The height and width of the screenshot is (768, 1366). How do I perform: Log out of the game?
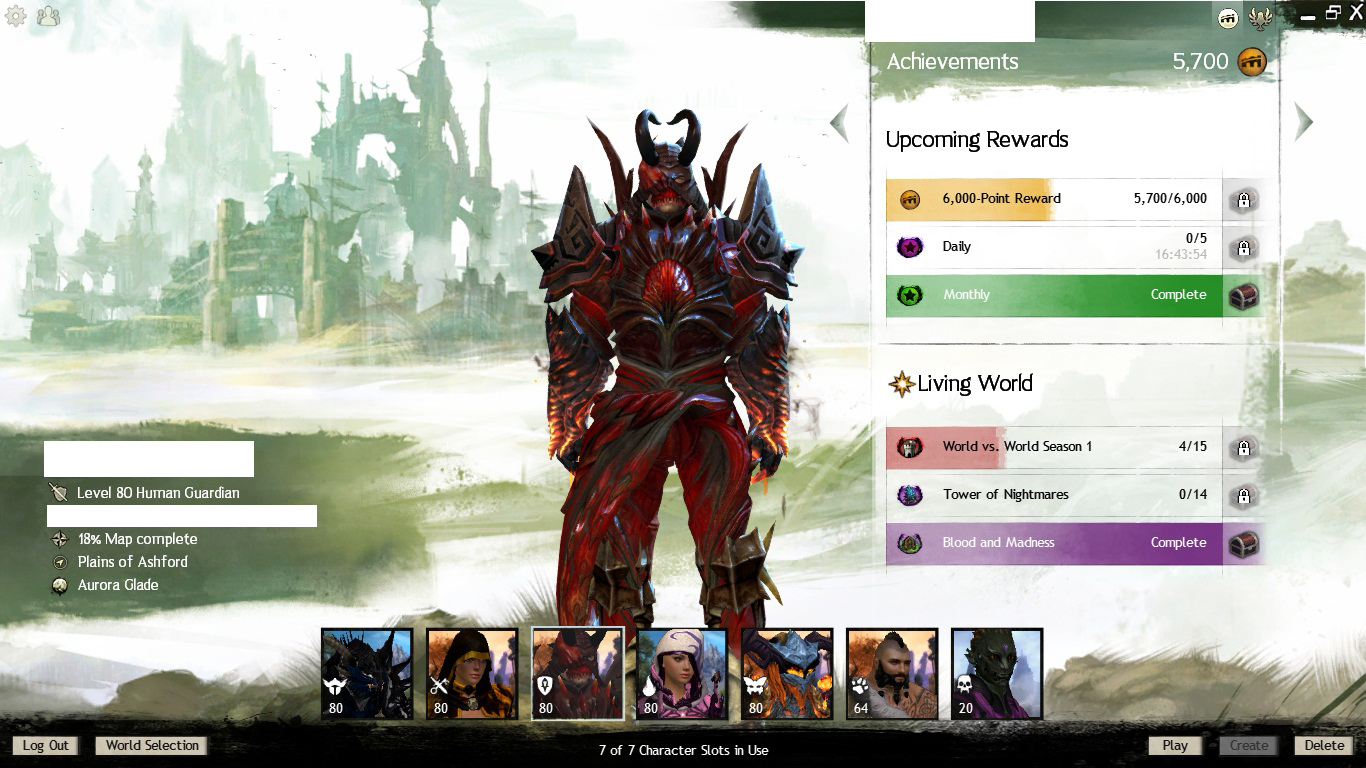click(x=46, y=745)
